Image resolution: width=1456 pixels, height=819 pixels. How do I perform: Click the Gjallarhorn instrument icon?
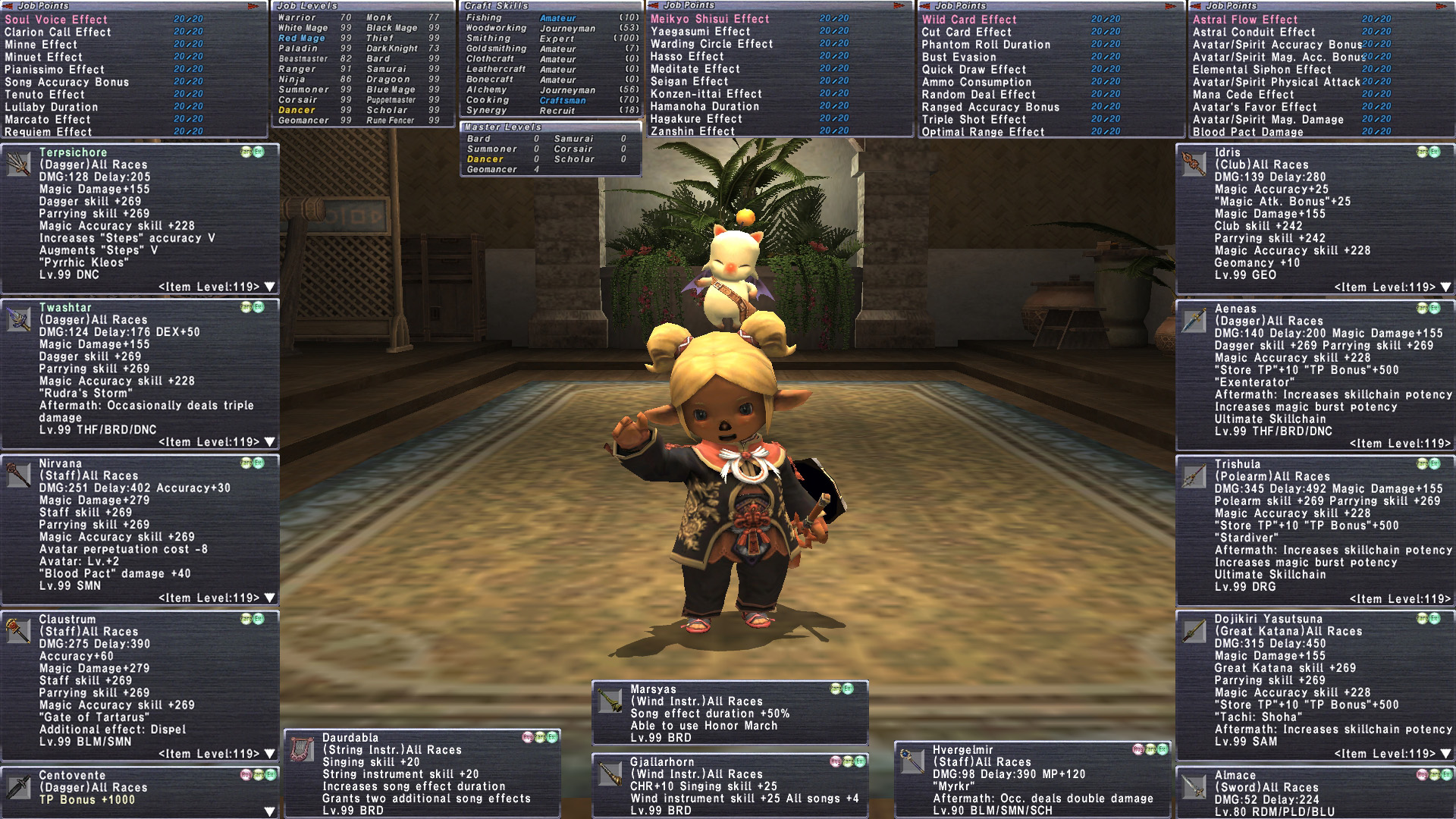[610, 773]
